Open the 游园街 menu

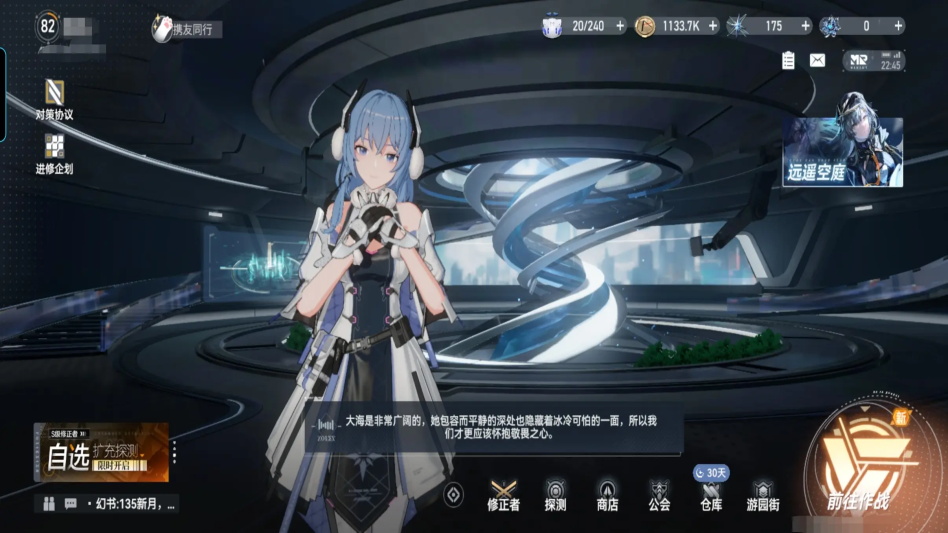tap(763, 494)
